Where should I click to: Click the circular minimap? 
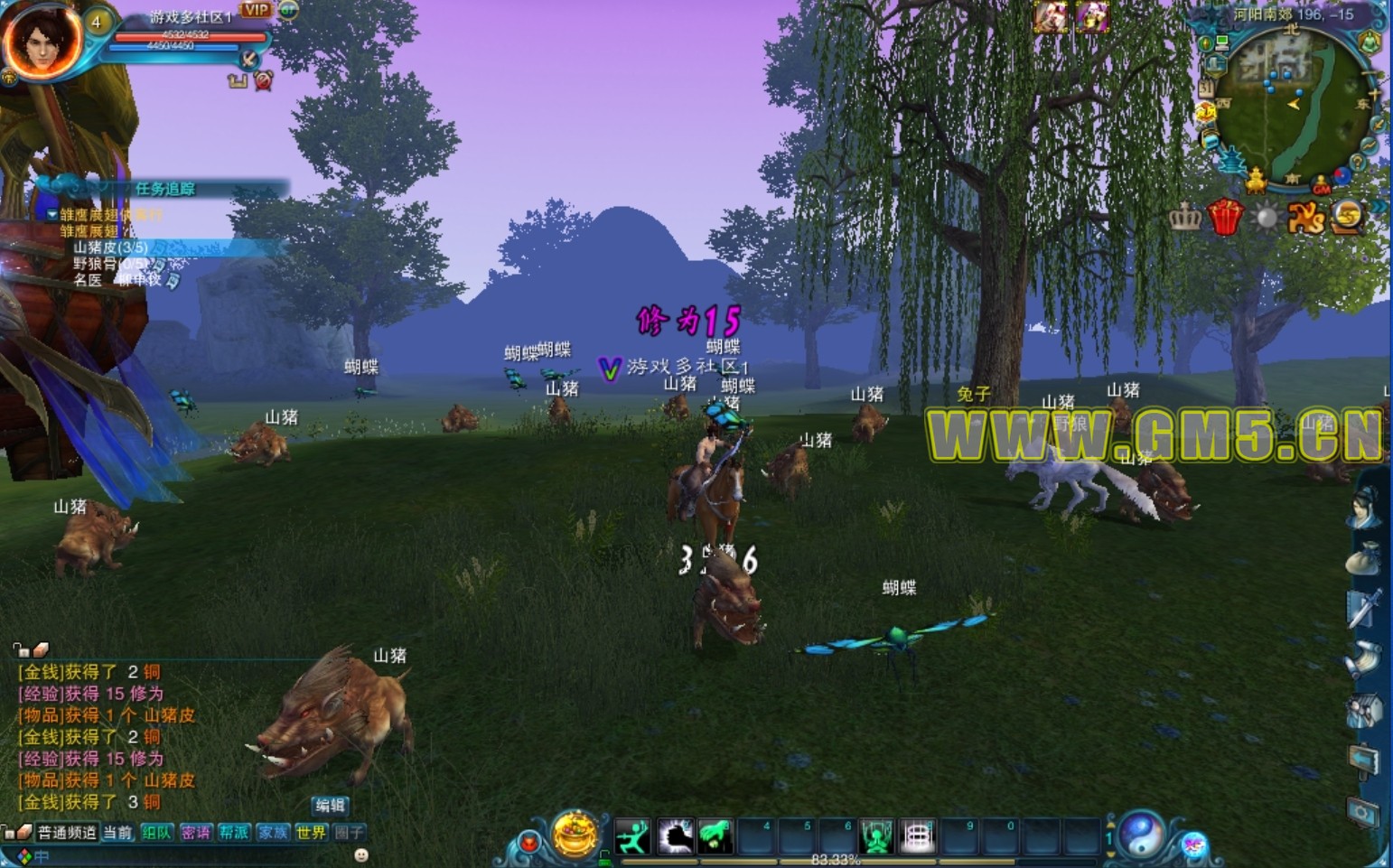1289,104
